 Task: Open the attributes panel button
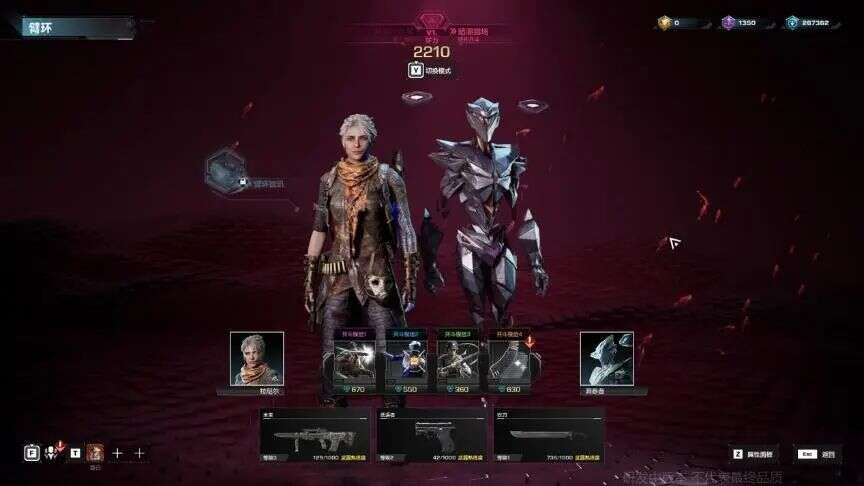click(x=753, y=454)
